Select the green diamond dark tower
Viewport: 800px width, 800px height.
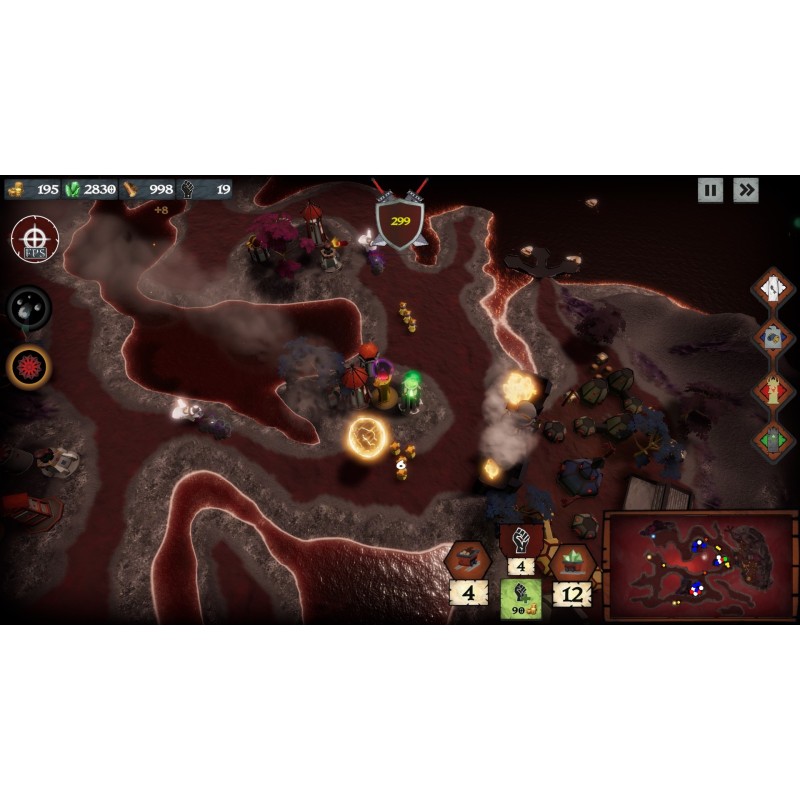772,439
